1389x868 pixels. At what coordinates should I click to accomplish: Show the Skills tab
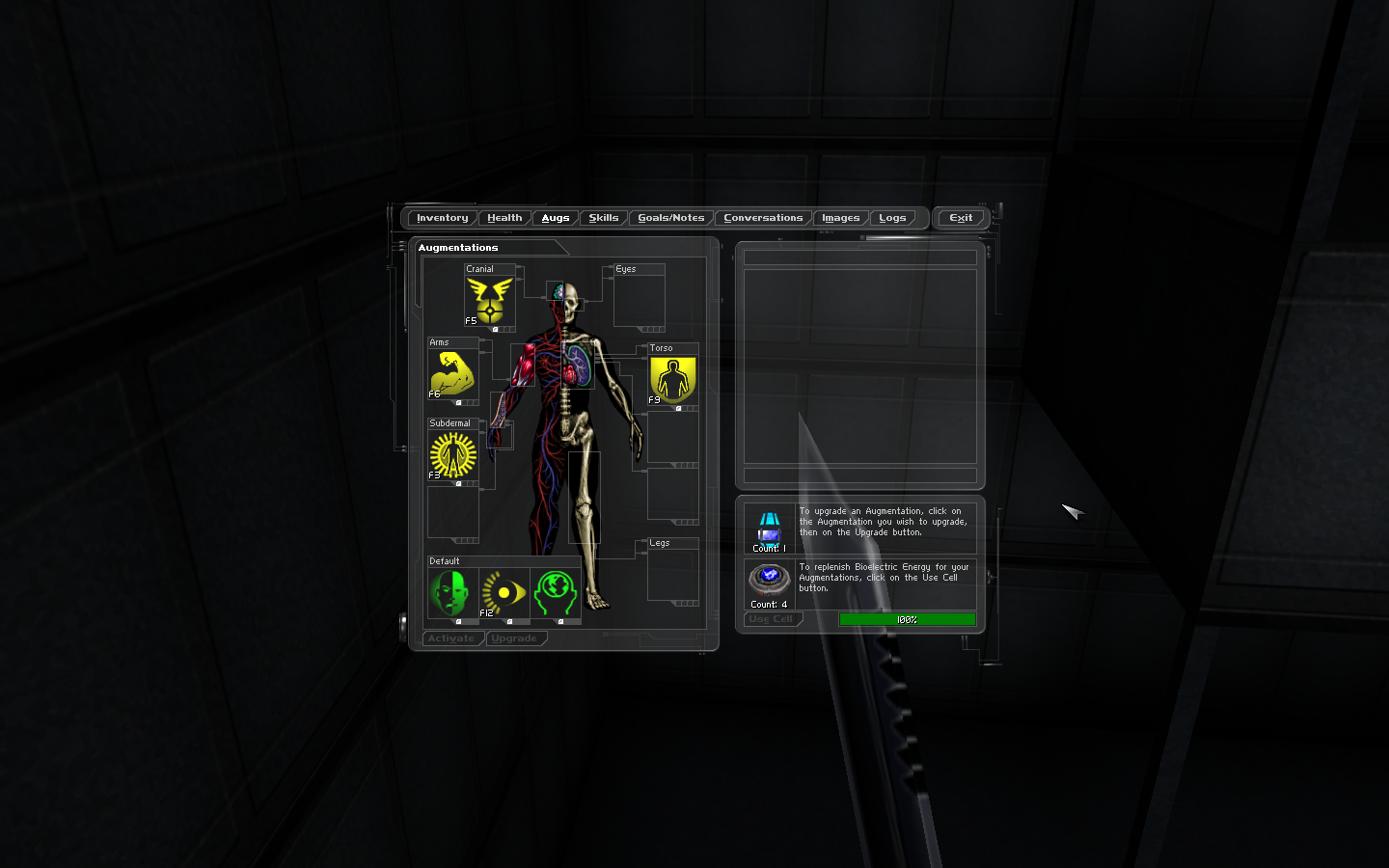[x=604, y=218]
